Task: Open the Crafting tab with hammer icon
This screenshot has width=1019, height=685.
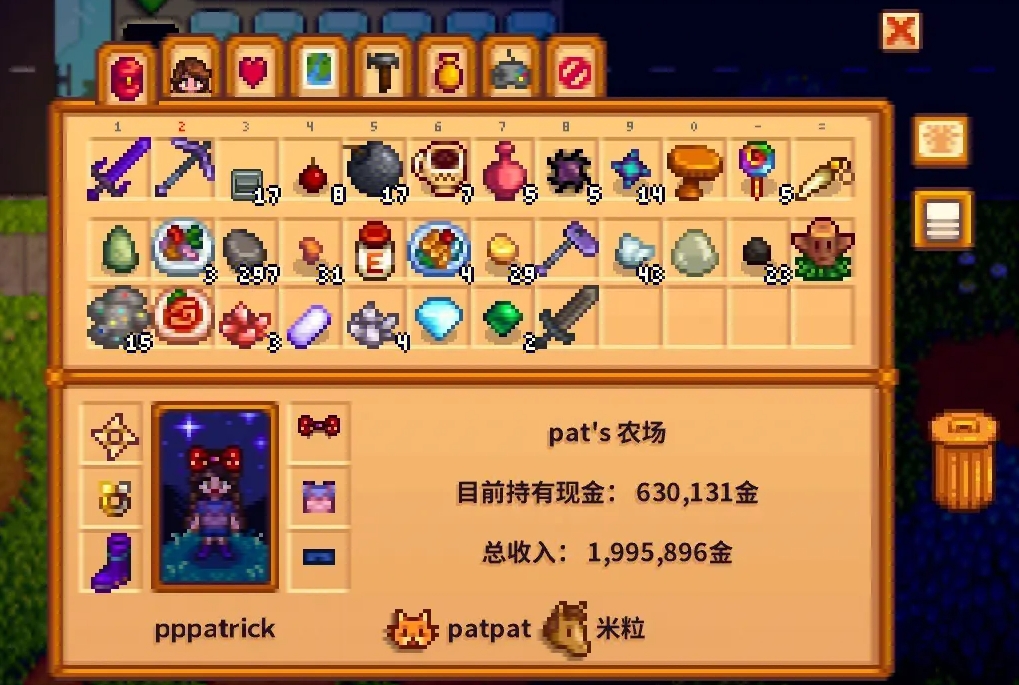Action: point(383,73)
